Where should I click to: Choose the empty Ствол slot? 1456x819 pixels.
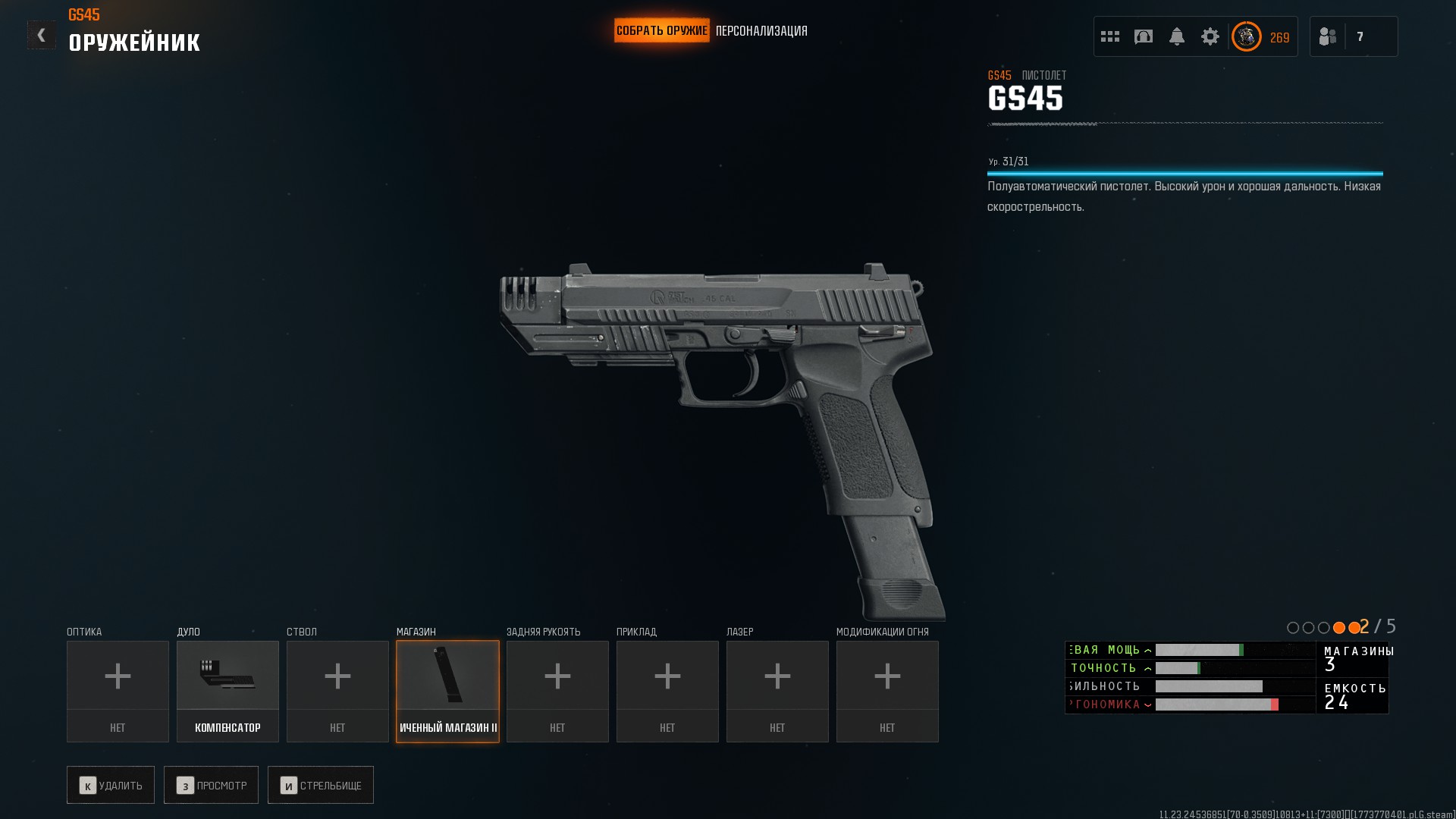(337, 691)
